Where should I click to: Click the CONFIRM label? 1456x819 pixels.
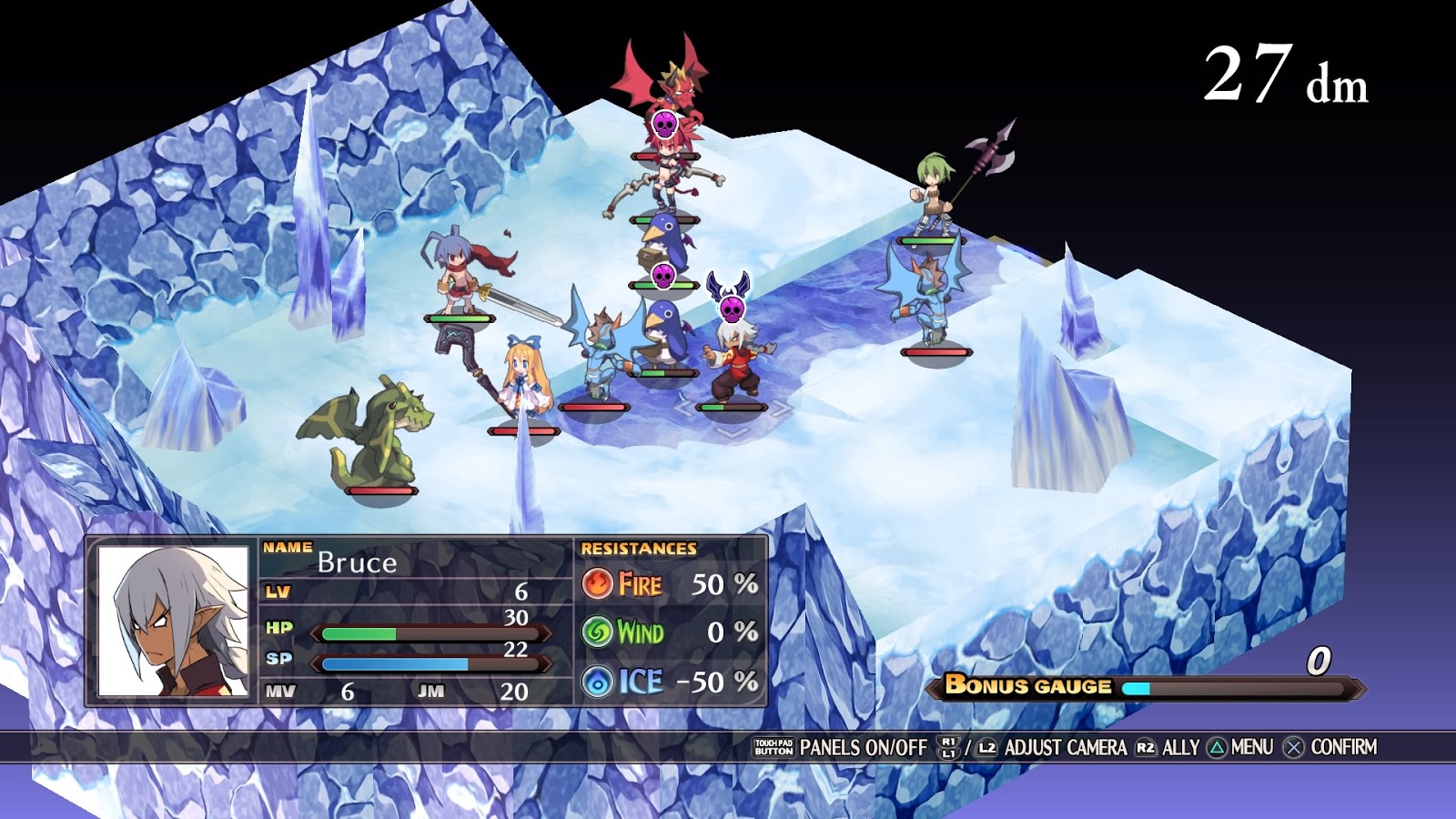(1345, 749)
